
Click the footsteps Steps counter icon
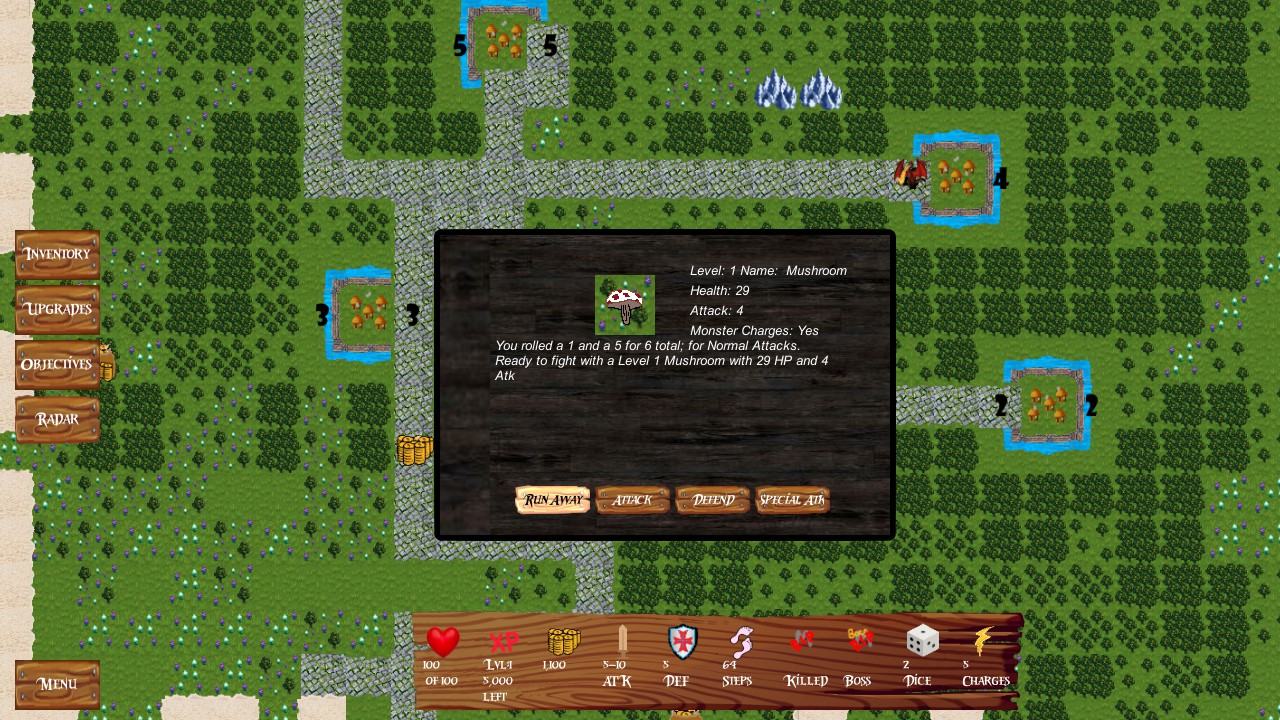point(739,643)
